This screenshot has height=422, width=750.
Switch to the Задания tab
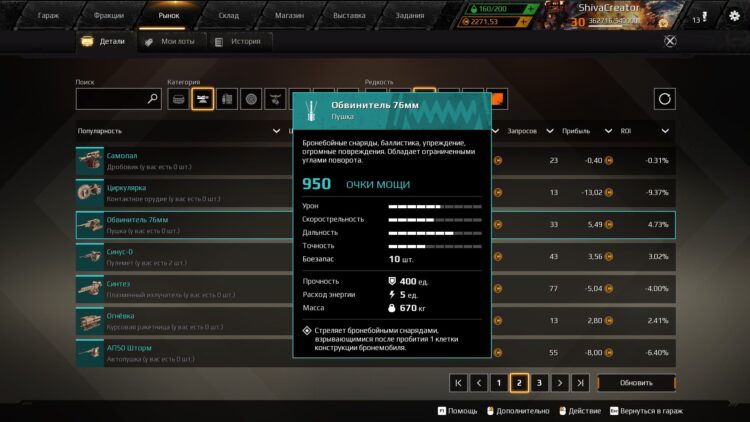click(x=409, y=16)
